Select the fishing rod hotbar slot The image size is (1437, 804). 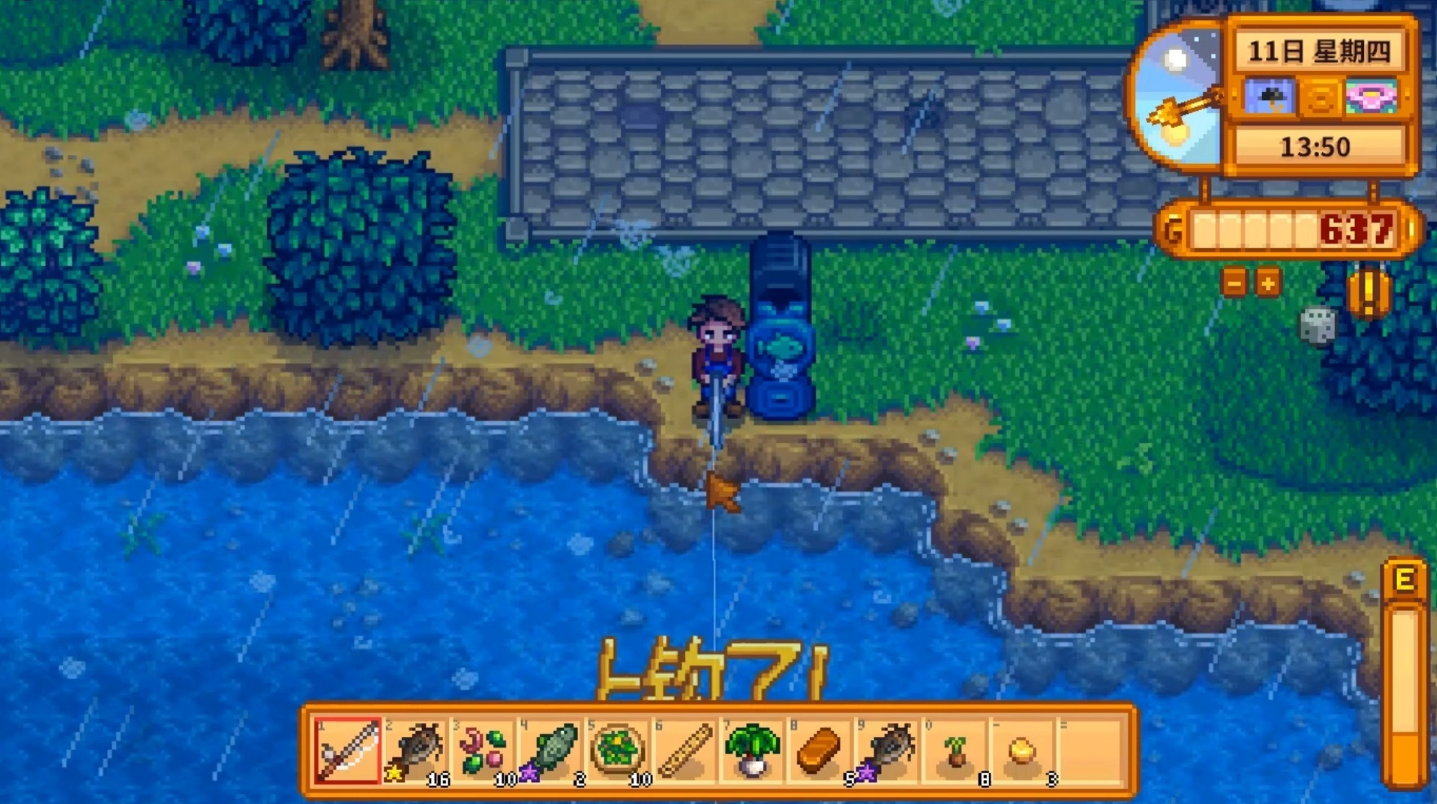pyautogui.click(x=347, y=750)
